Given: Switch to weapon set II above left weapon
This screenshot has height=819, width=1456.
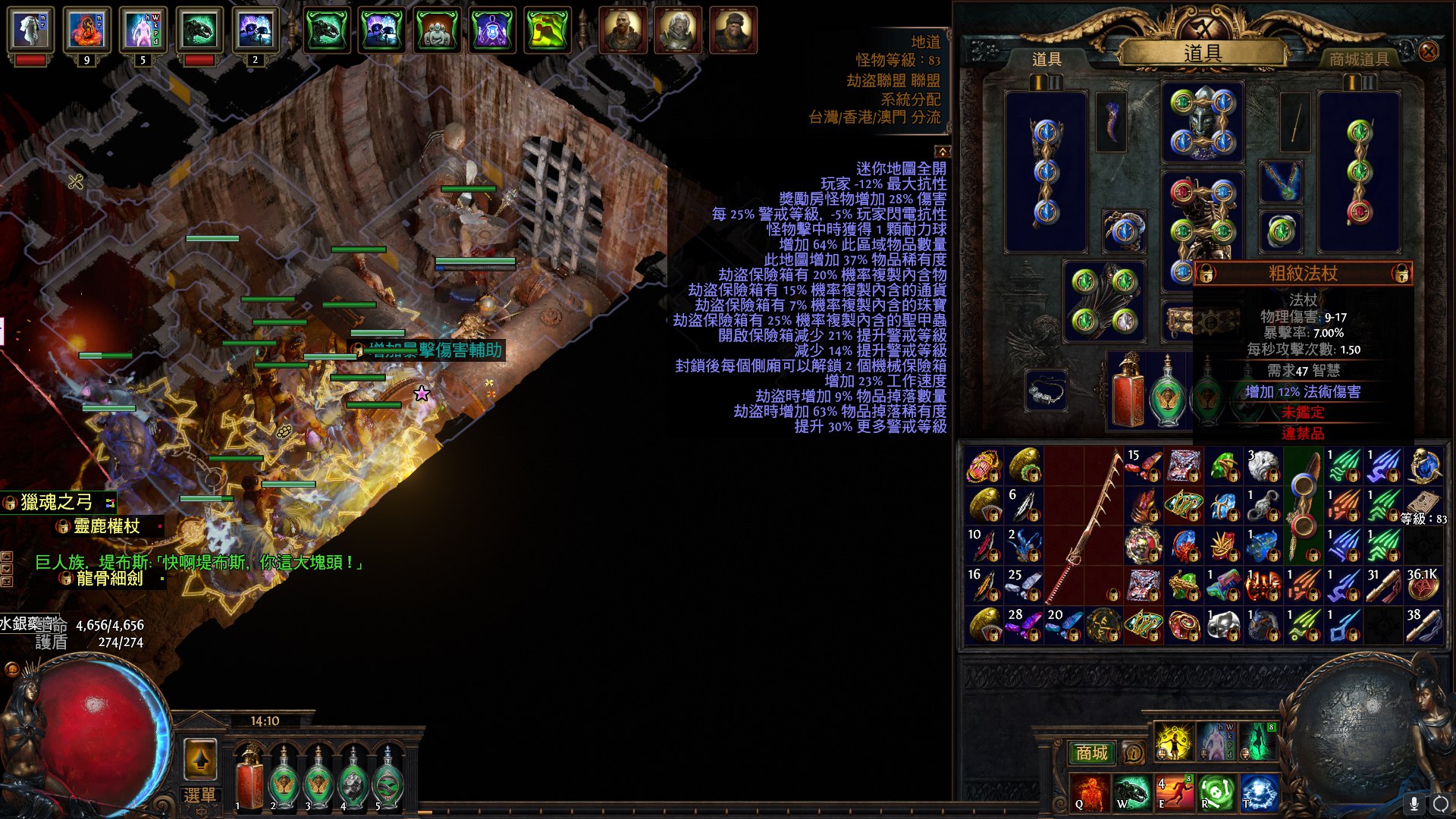Looking at the screenshot, I should (x=1055, y=82).
